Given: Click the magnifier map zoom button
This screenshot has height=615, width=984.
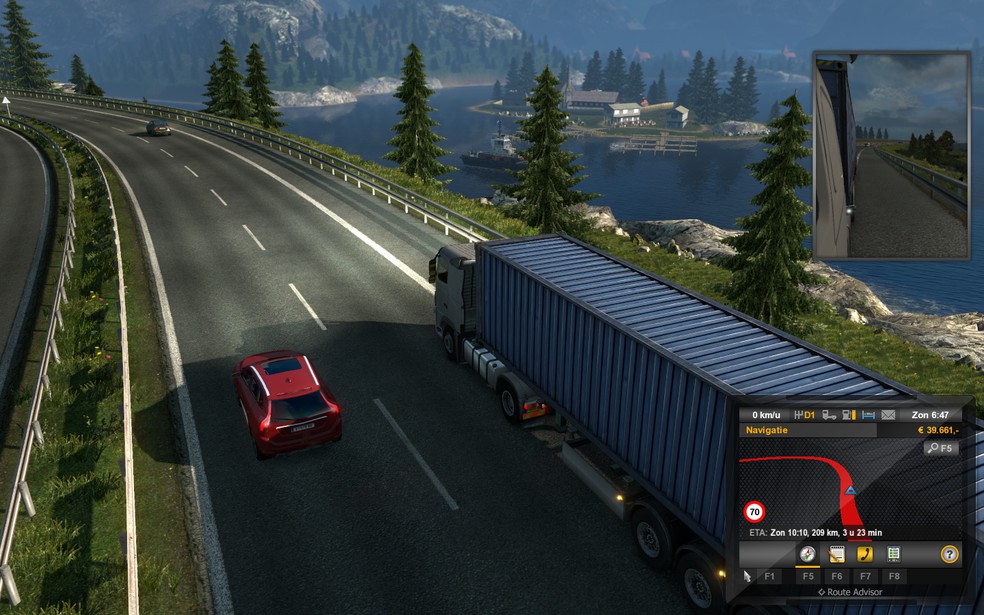Looking at the screenshot, I should (x=940, y=448).
